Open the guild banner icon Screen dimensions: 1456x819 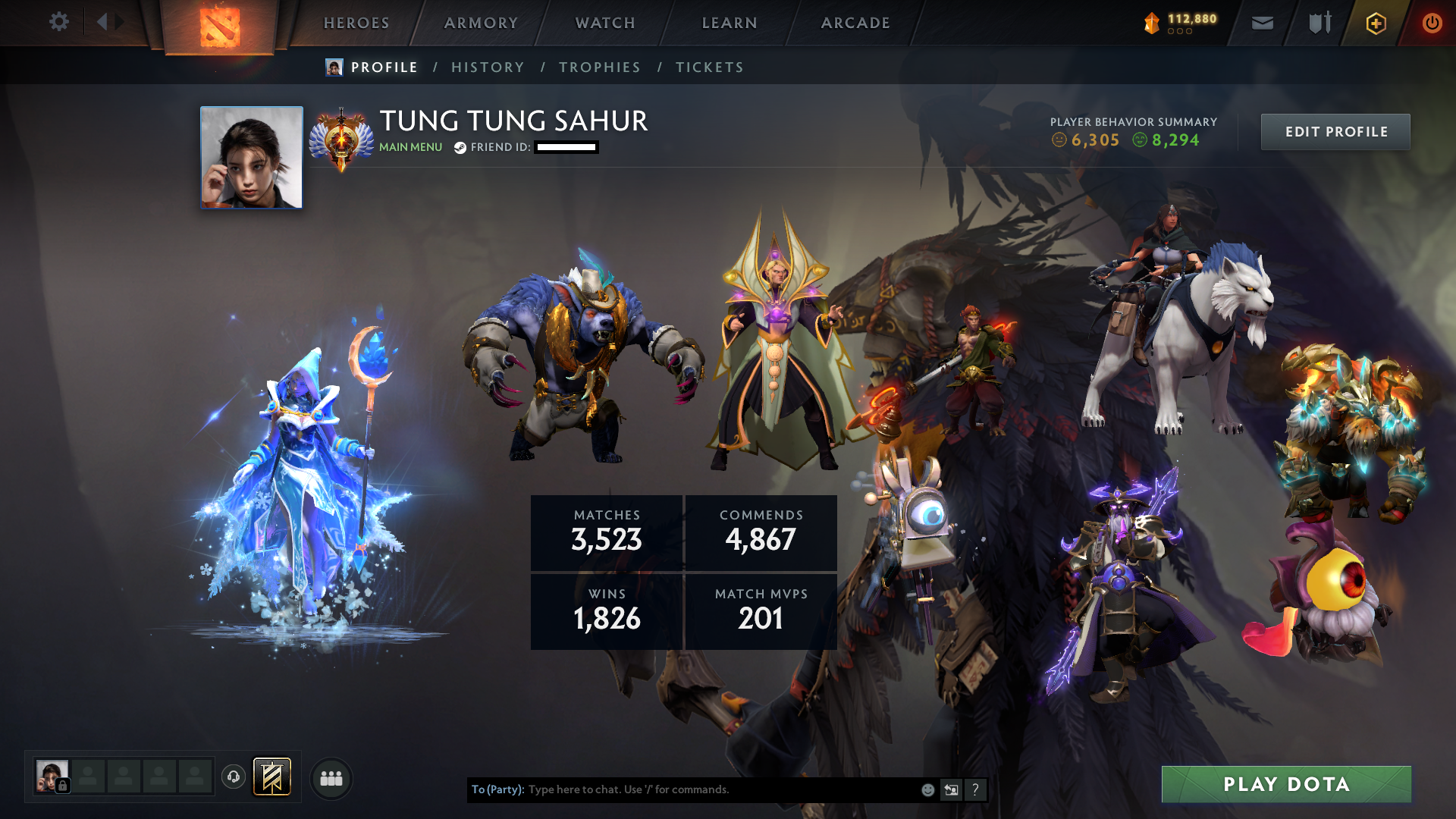[x=273, y=777]
